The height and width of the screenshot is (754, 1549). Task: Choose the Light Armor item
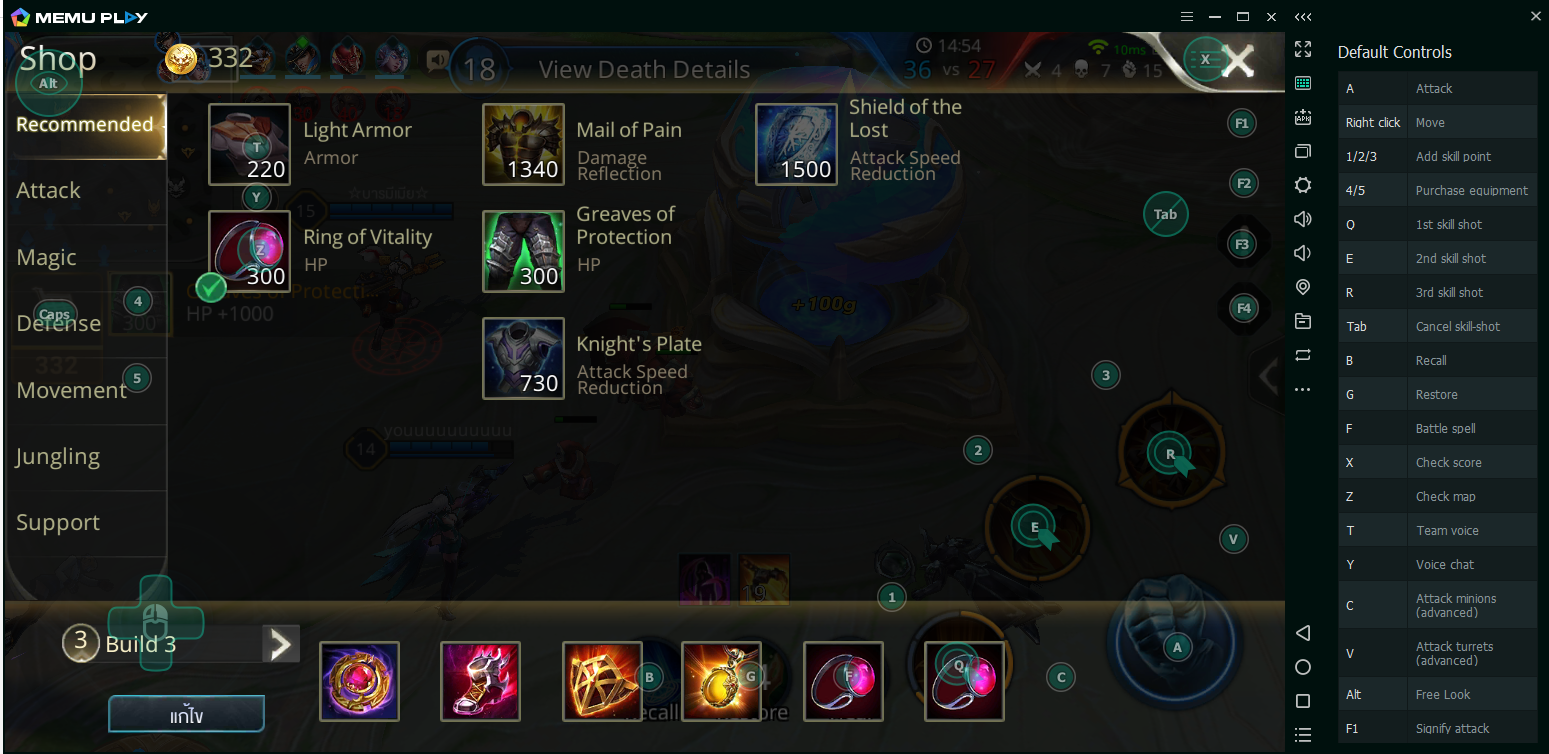coord(250,145)
